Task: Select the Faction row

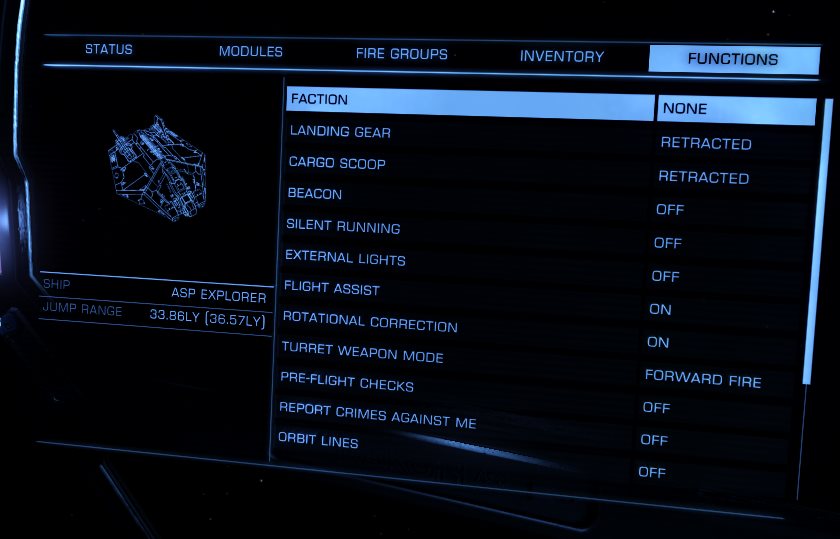Action: tap(470, 100)
